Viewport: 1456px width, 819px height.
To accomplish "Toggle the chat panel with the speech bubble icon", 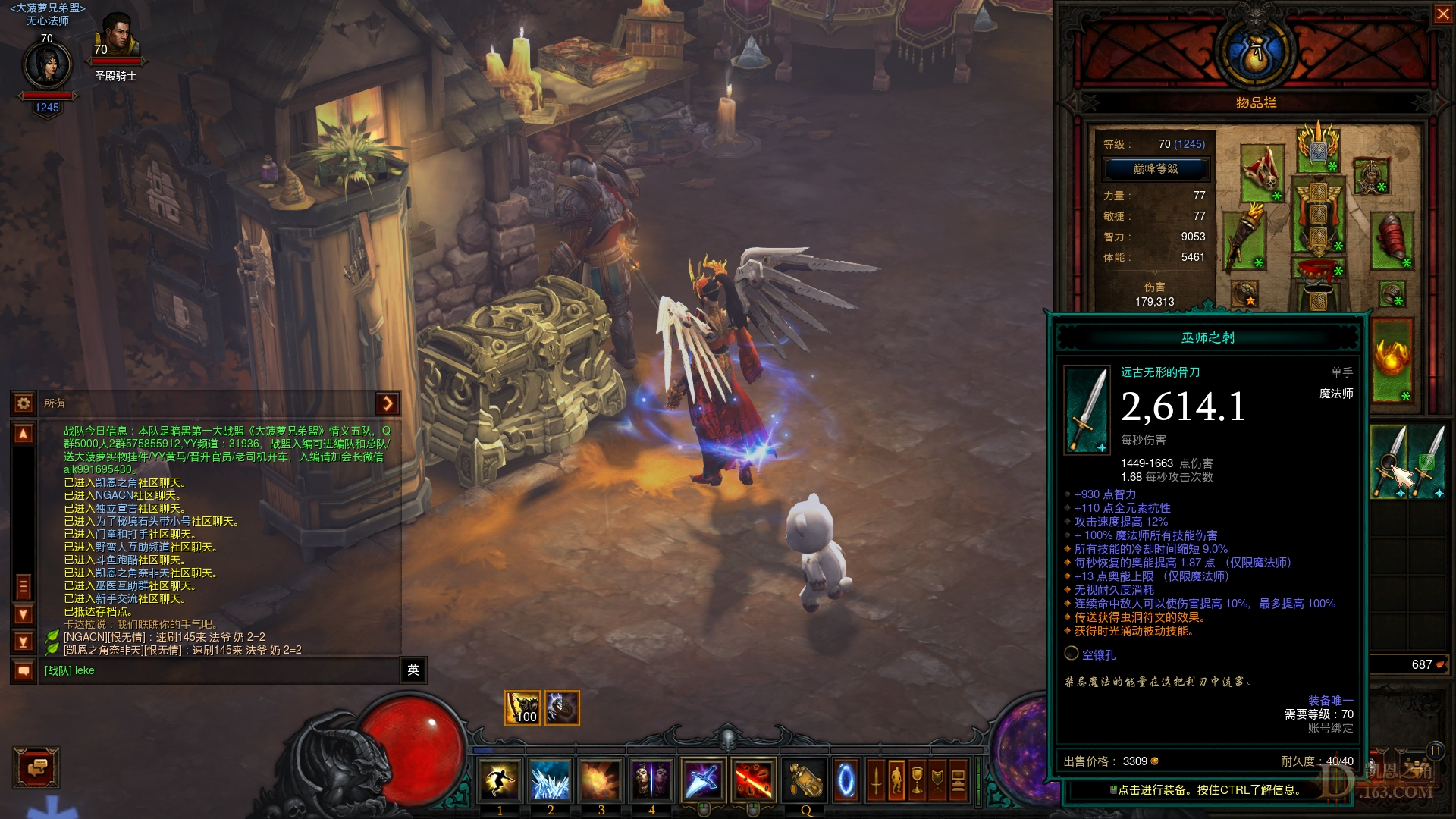I will coord(23,671).
